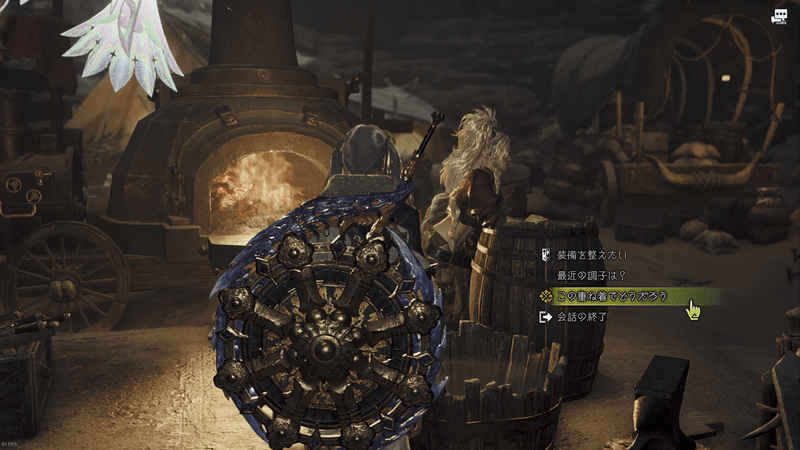Select the 最近の調子は？ reply
The image size is (800, 450).
(x=593, y=275)
